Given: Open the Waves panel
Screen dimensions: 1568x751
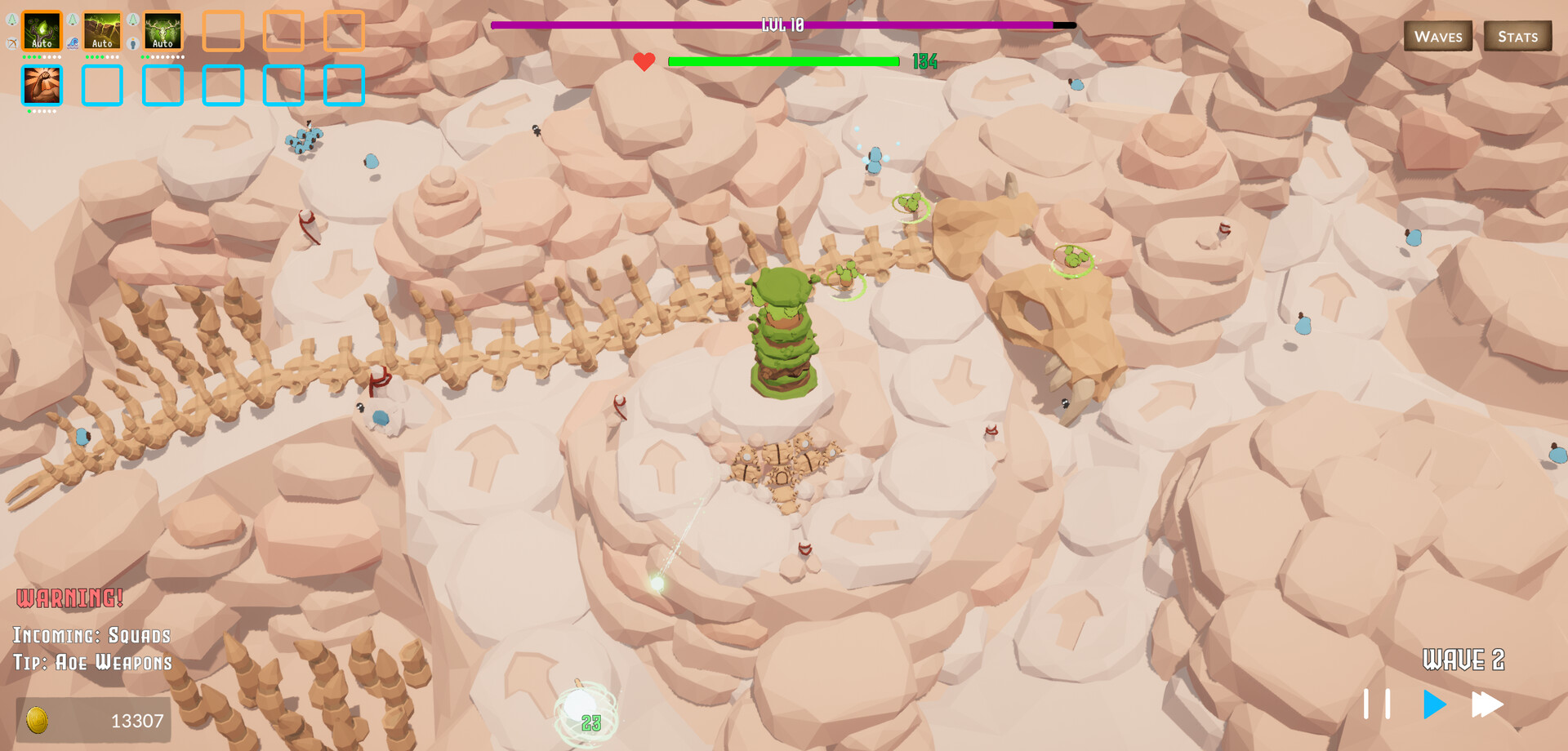Looking at the screenshot, I should (x=1438, y=36).
